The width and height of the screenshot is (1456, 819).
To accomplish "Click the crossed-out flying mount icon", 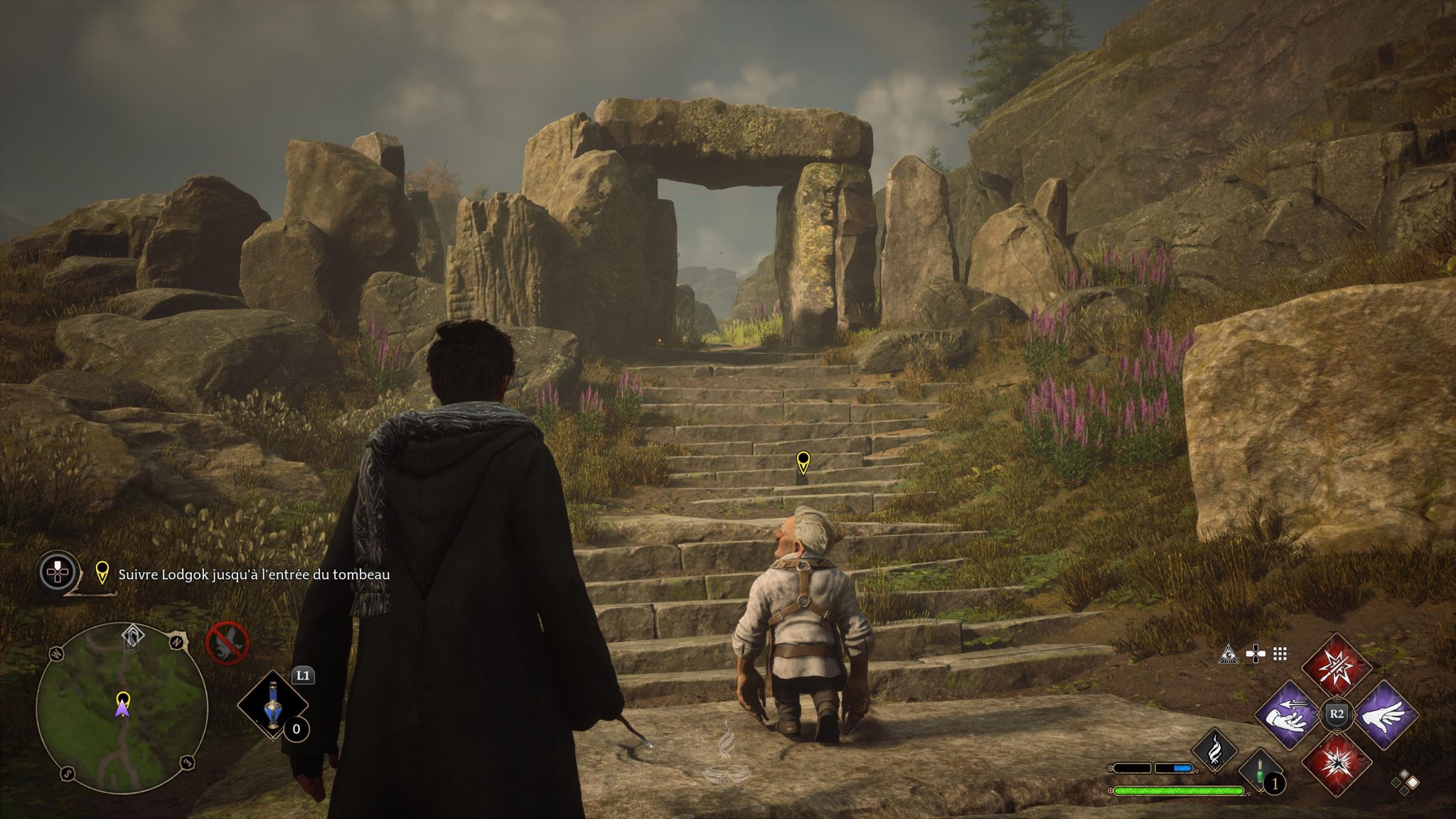I will pos(227,642).
